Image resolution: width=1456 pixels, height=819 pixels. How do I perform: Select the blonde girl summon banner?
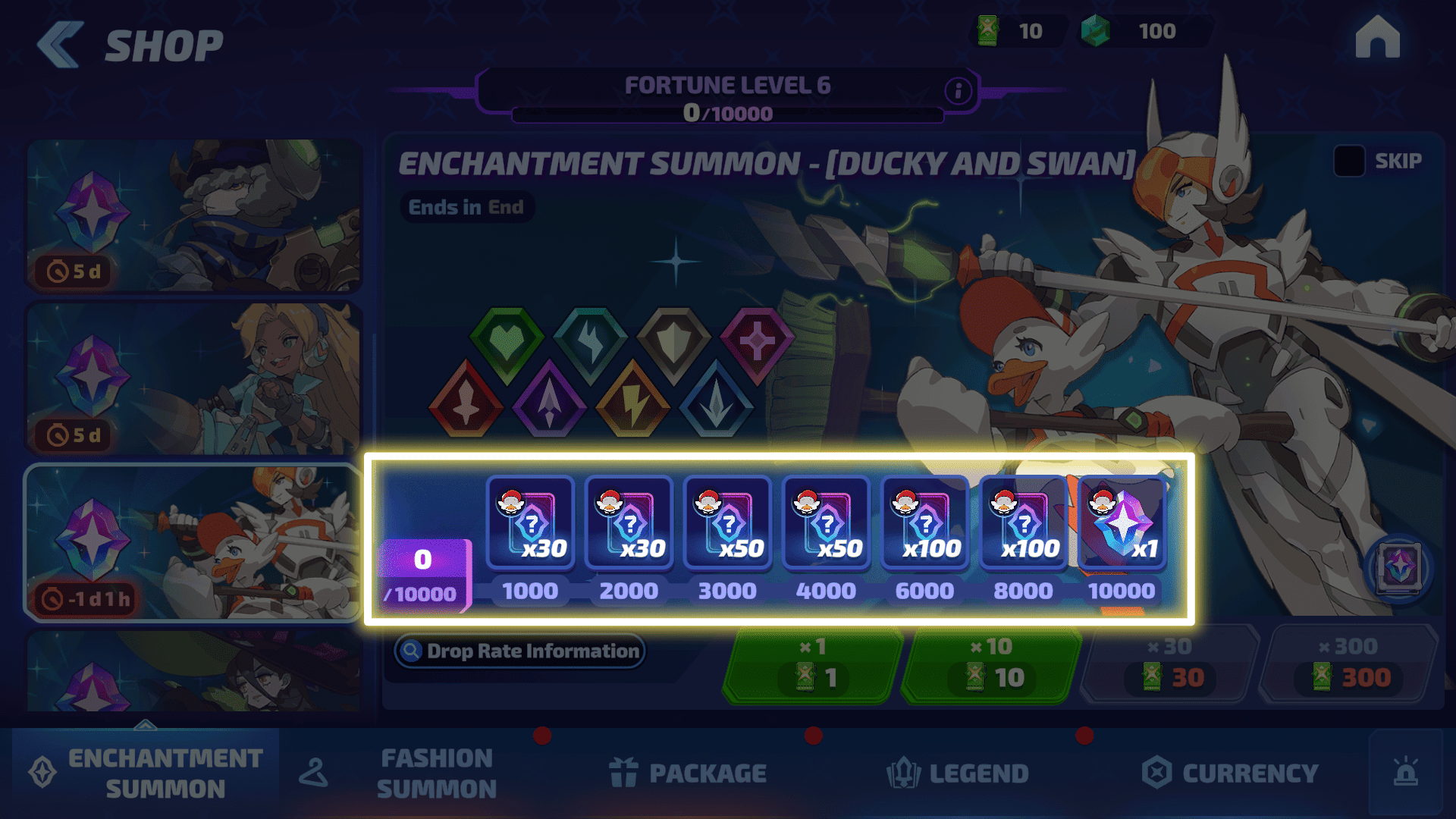click(194, 379)
